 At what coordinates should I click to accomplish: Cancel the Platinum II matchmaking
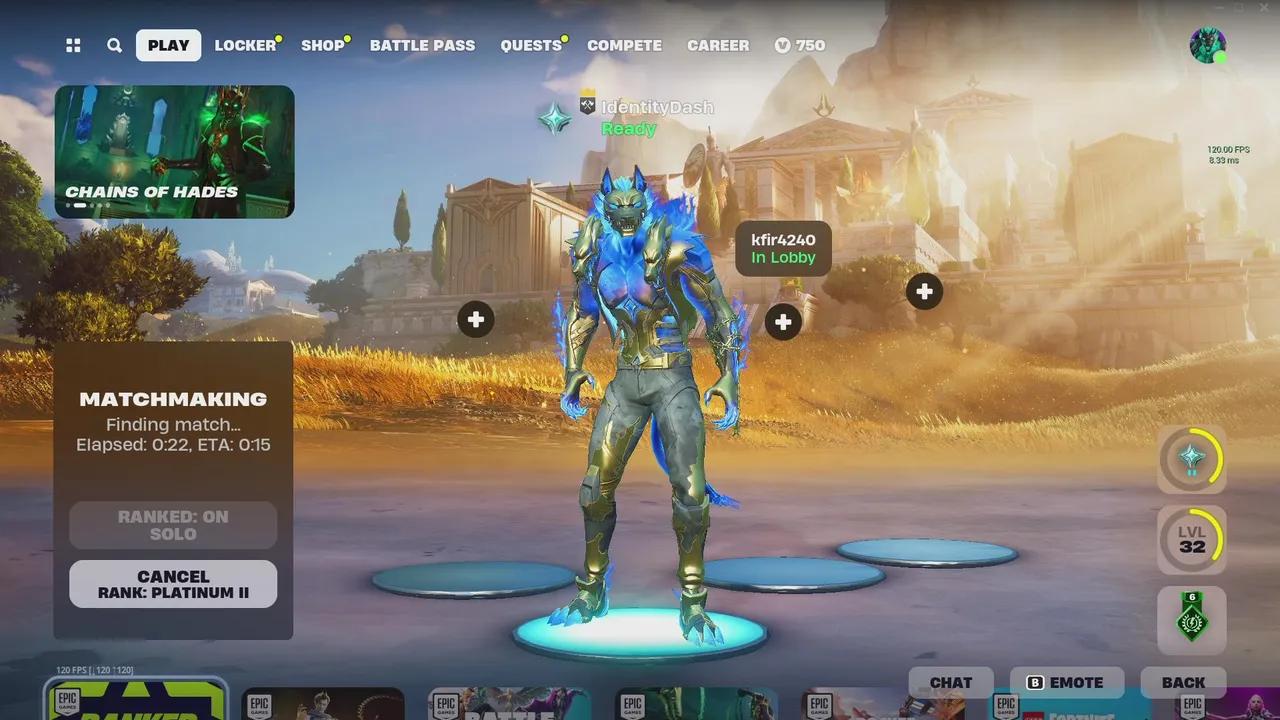pyautogui.click(x=172, y=584)
